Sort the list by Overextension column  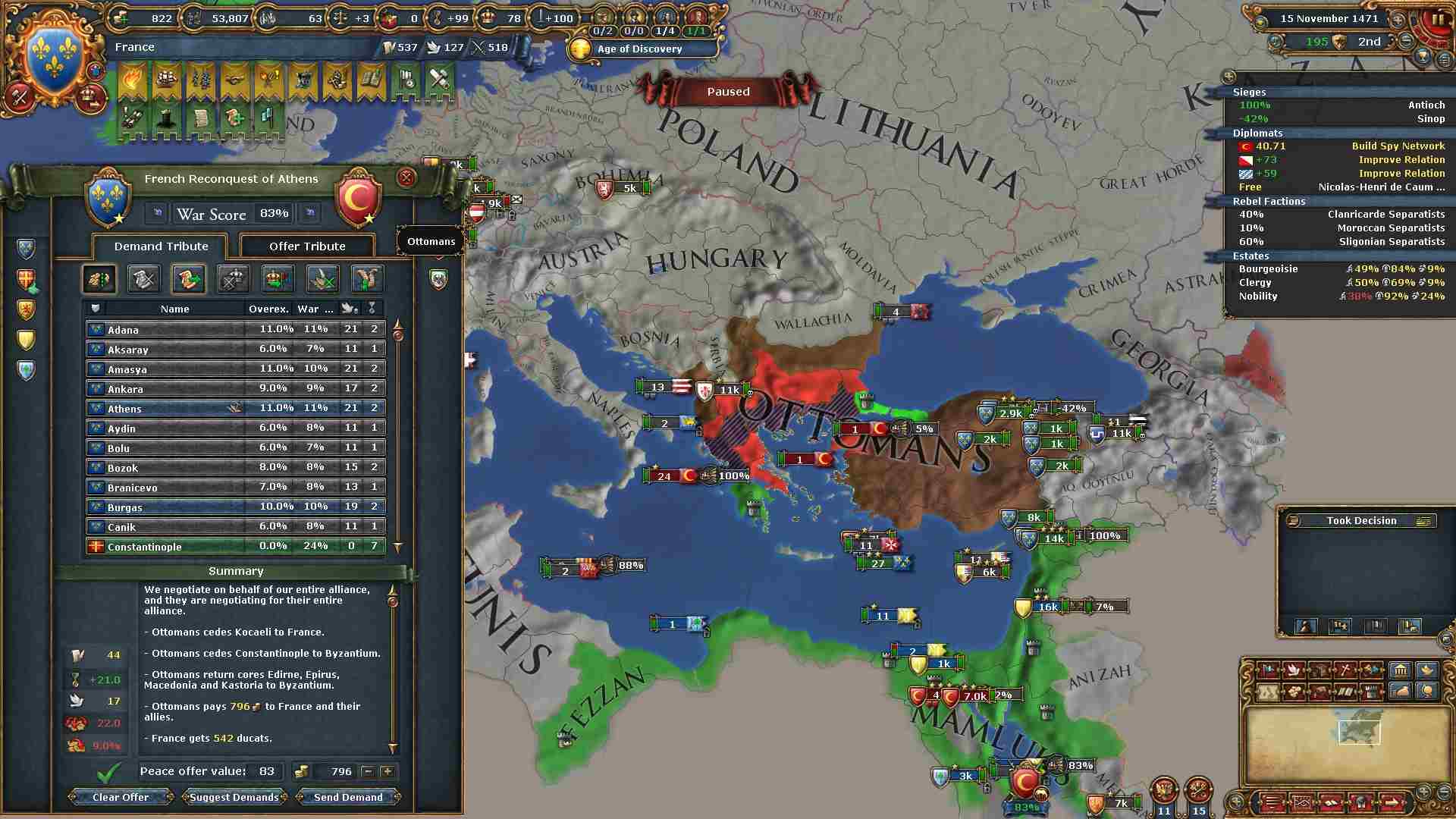(268, 309)
